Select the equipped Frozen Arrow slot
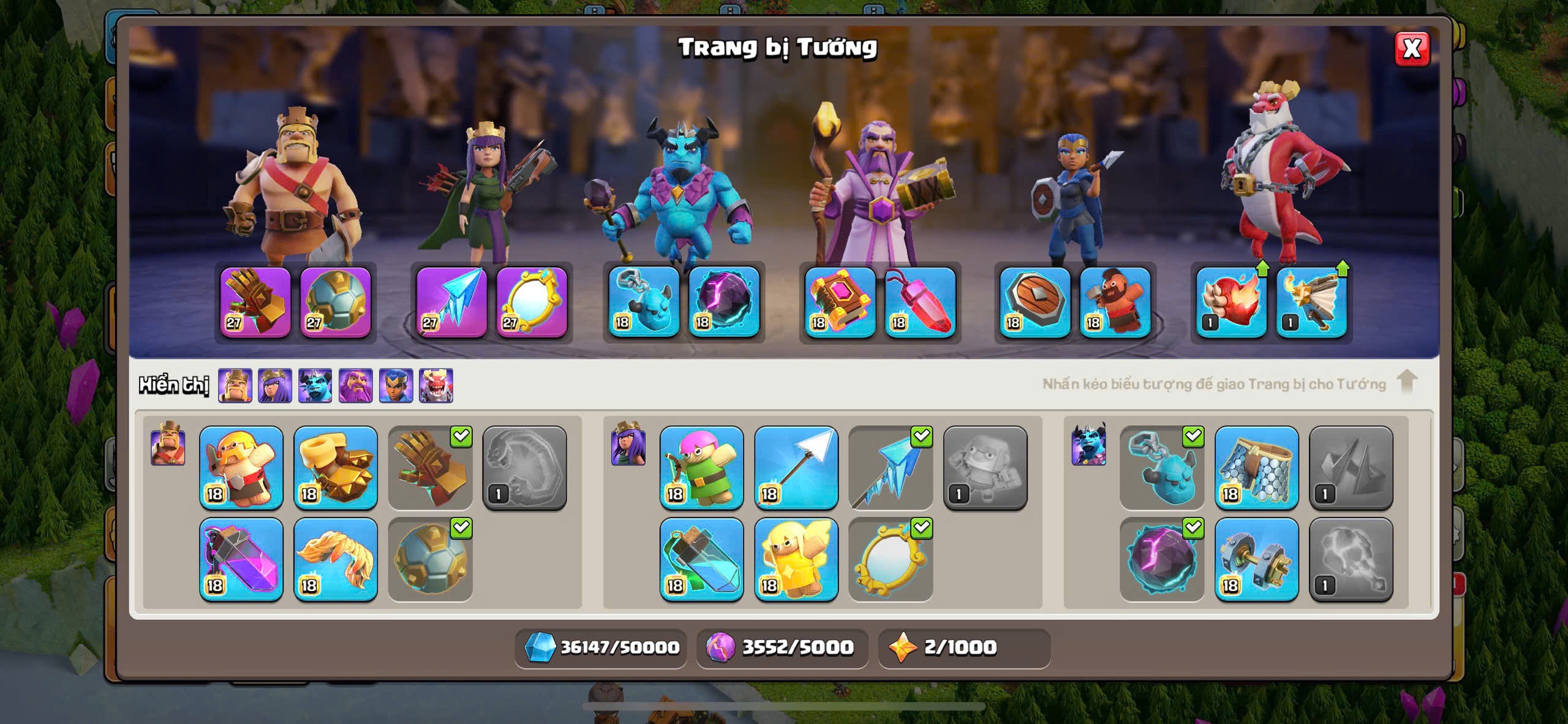The height and width of the screenshot is (724, 1568). click(x=451, y=302)
